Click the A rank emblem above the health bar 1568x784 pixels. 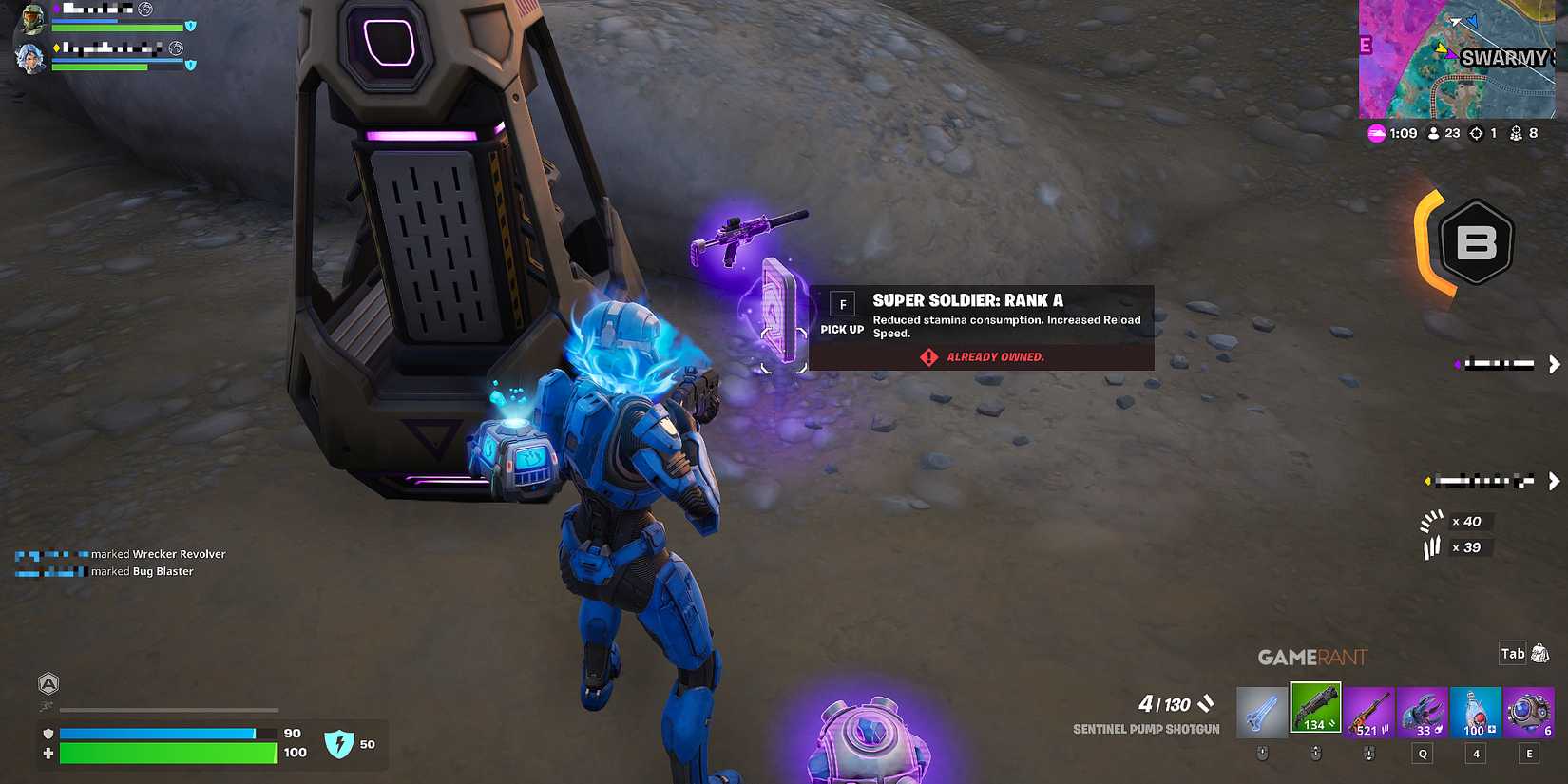pos(48,683)
